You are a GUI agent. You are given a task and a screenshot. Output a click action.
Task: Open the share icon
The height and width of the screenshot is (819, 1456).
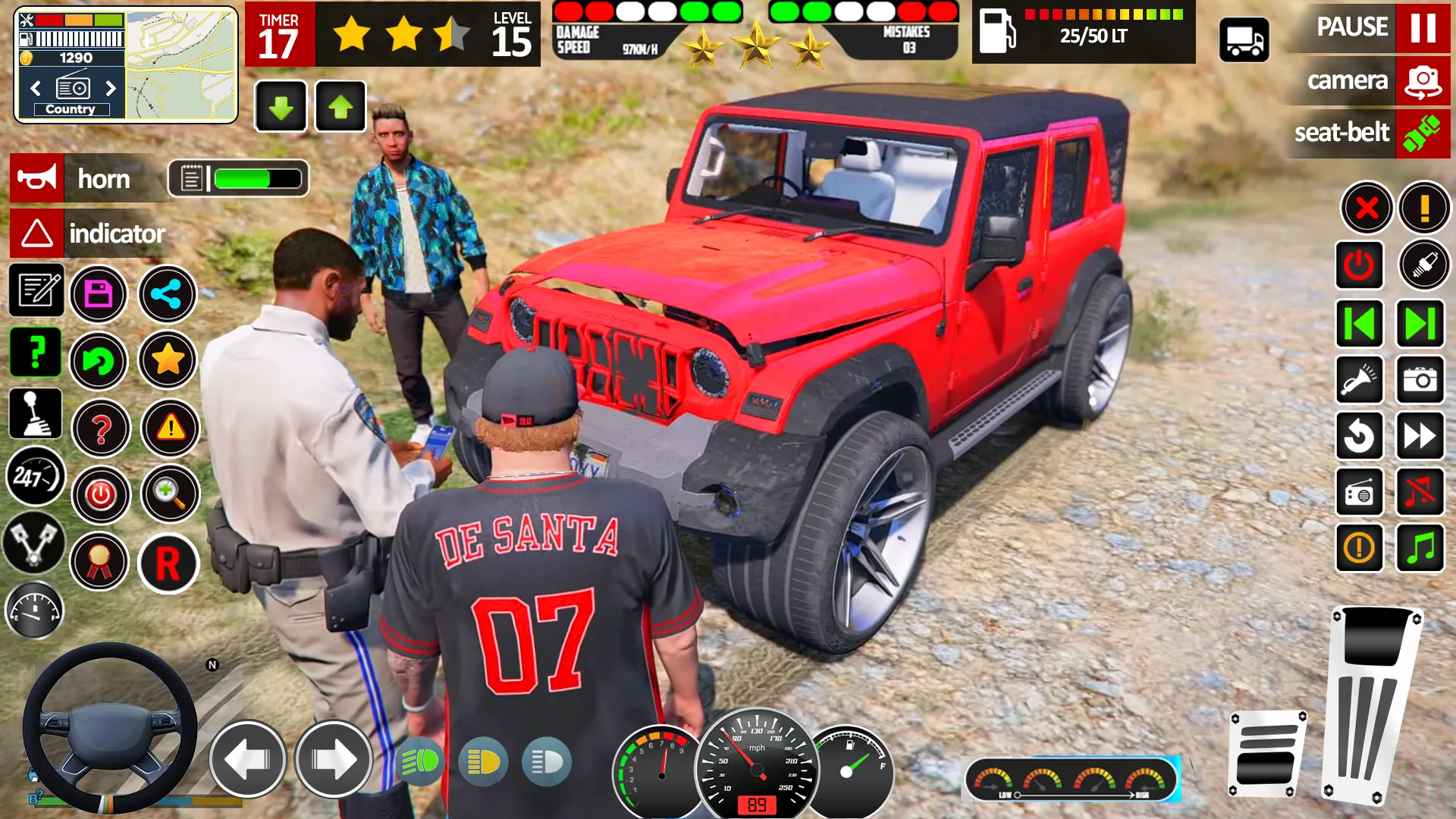(x=168, y=294)
